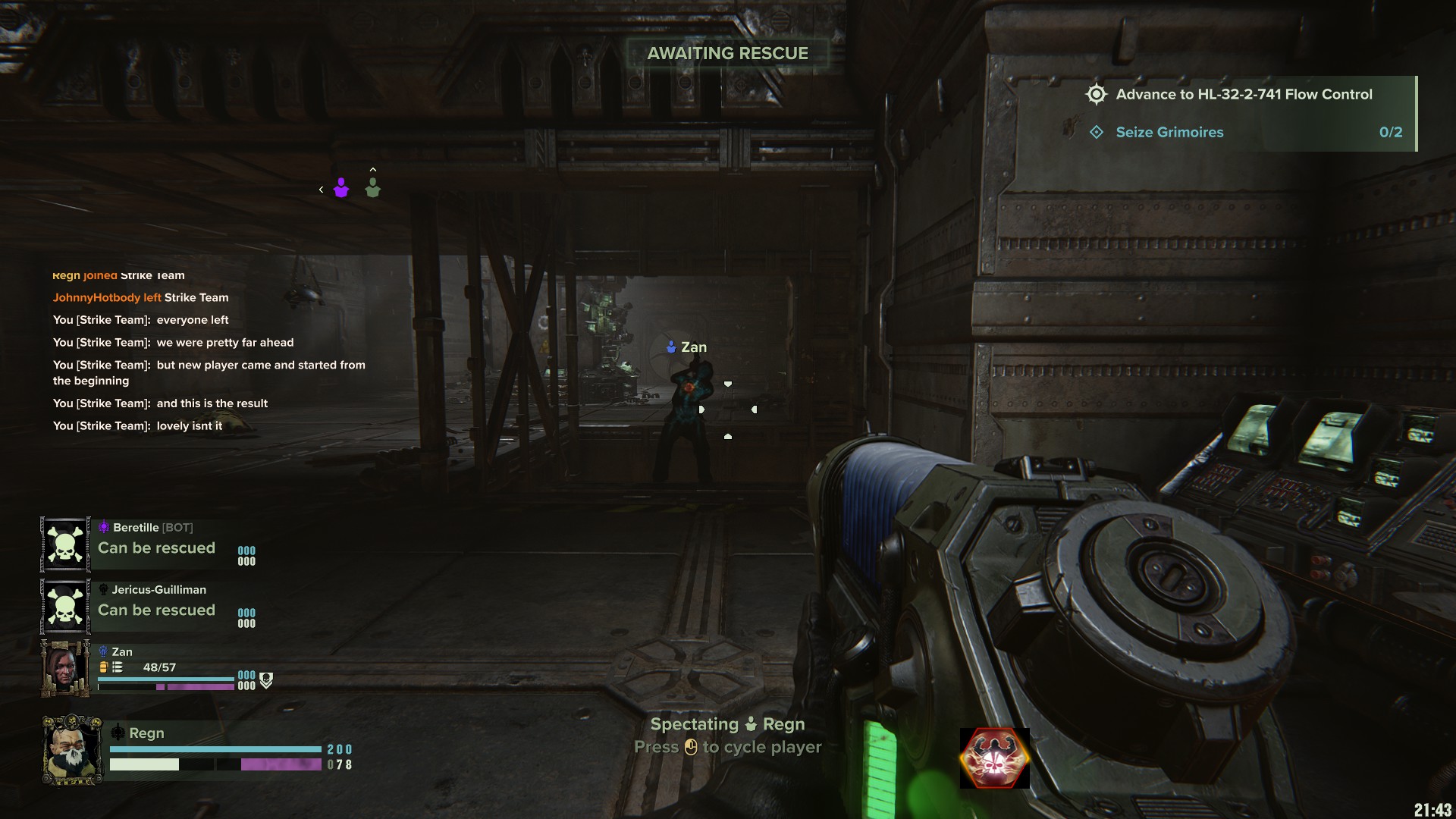Select the green teammate location marker
Viewport: 1456px width, 819px height.
372,188
